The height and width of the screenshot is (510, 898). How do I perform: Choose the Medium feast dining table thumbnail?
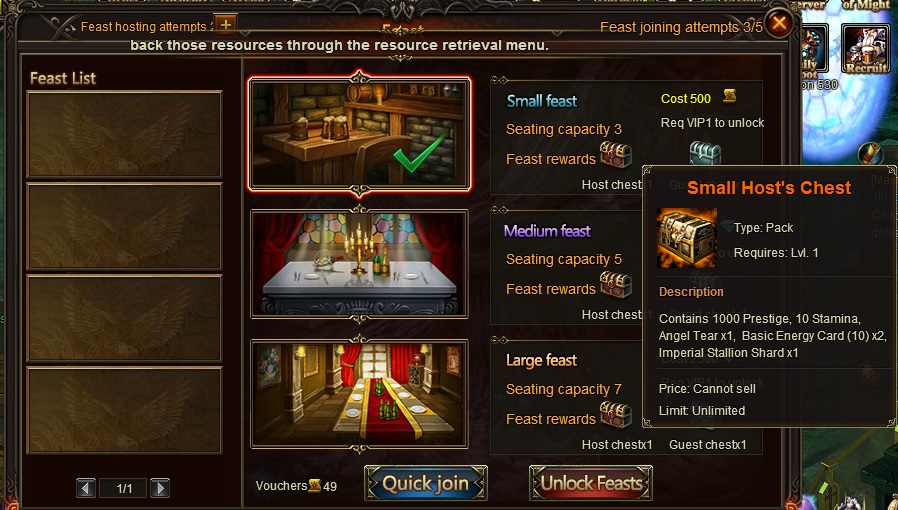[360, 264]
